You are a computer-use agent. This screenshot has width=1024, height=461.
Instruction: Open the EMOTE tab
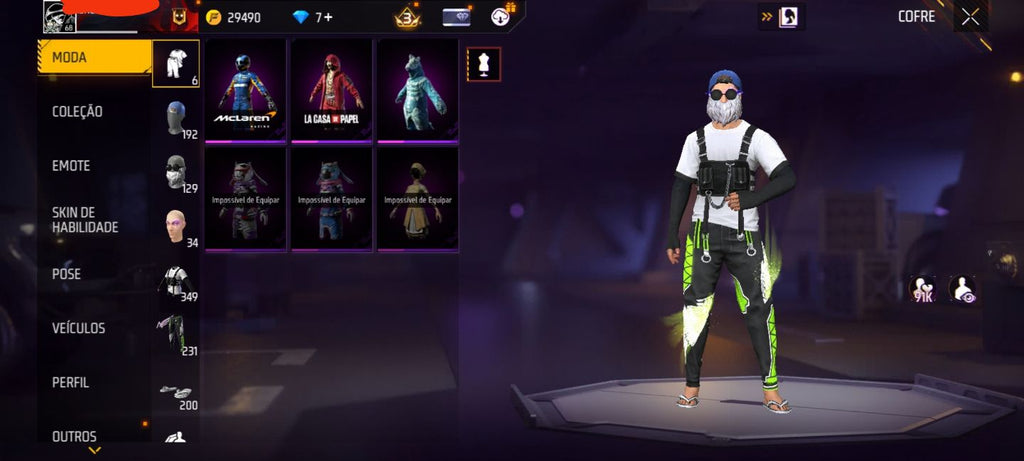(71, 166)
